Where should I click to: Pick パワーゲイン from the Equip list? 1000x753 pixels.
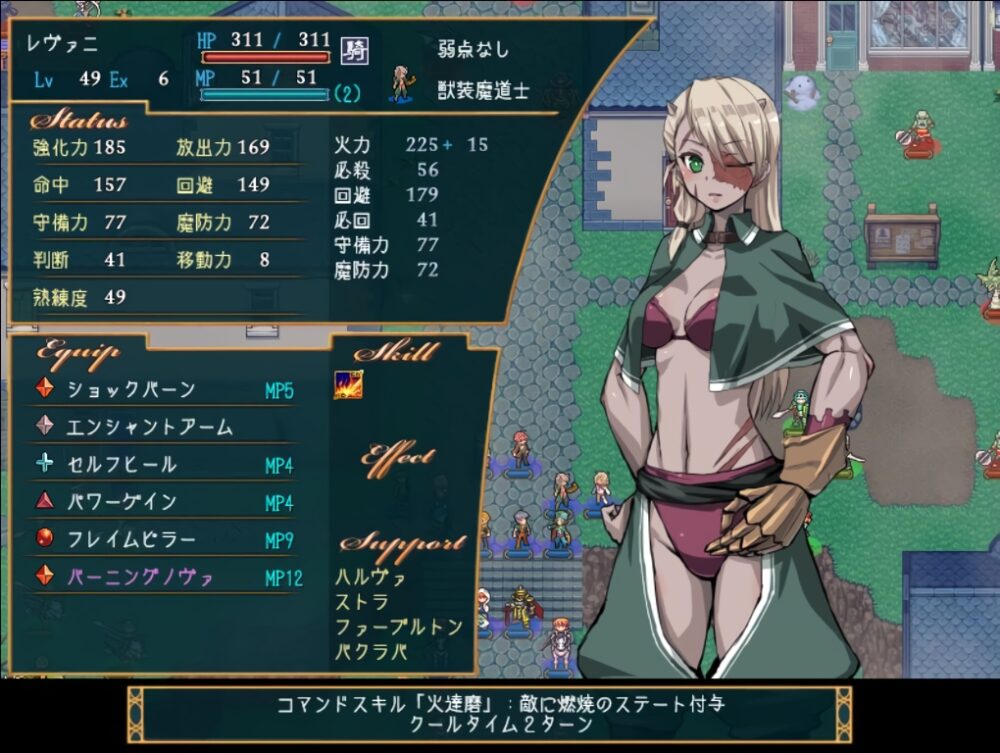(121, 502)
